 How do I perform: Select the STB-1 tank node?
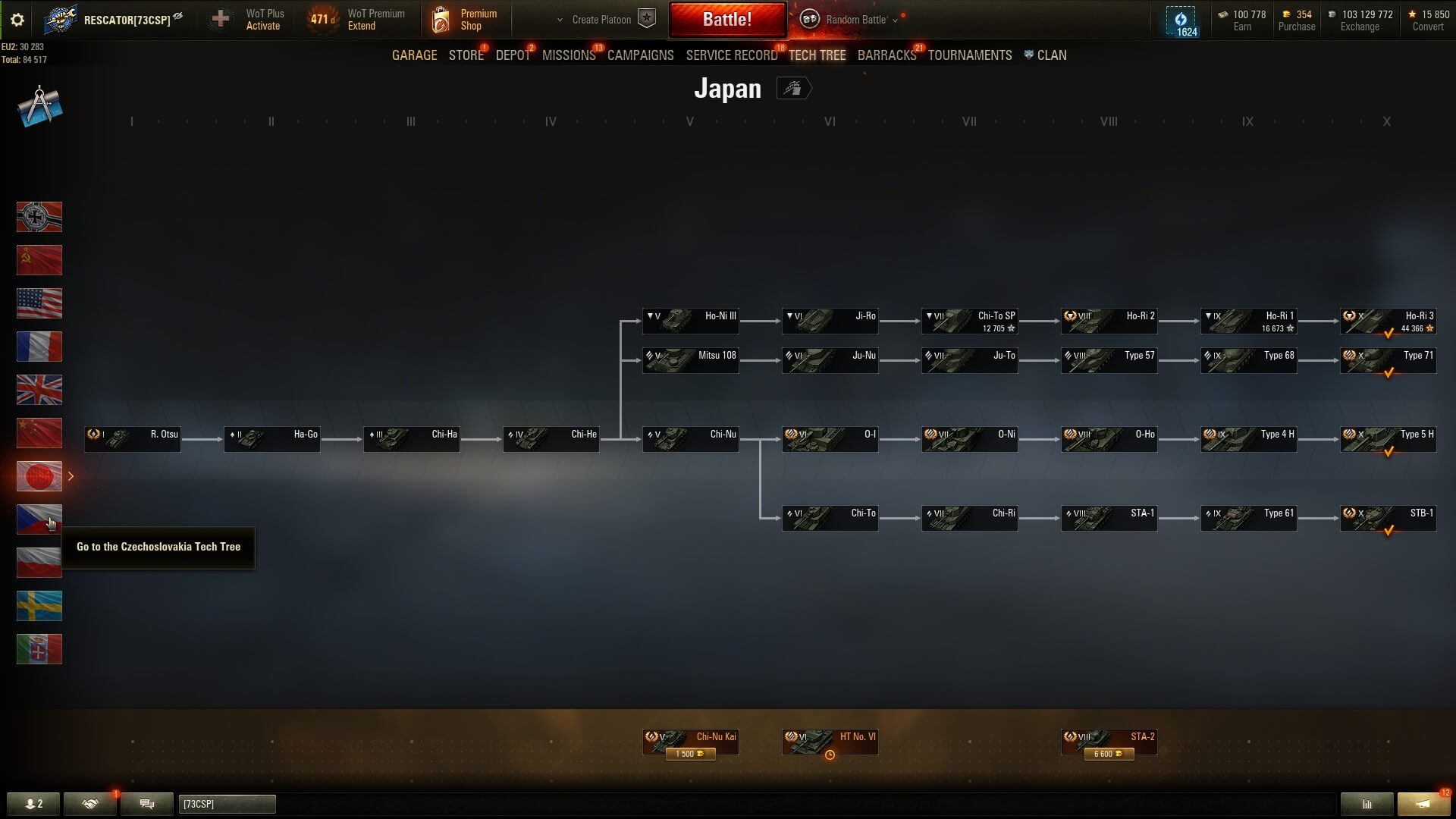coord(1388,518)
